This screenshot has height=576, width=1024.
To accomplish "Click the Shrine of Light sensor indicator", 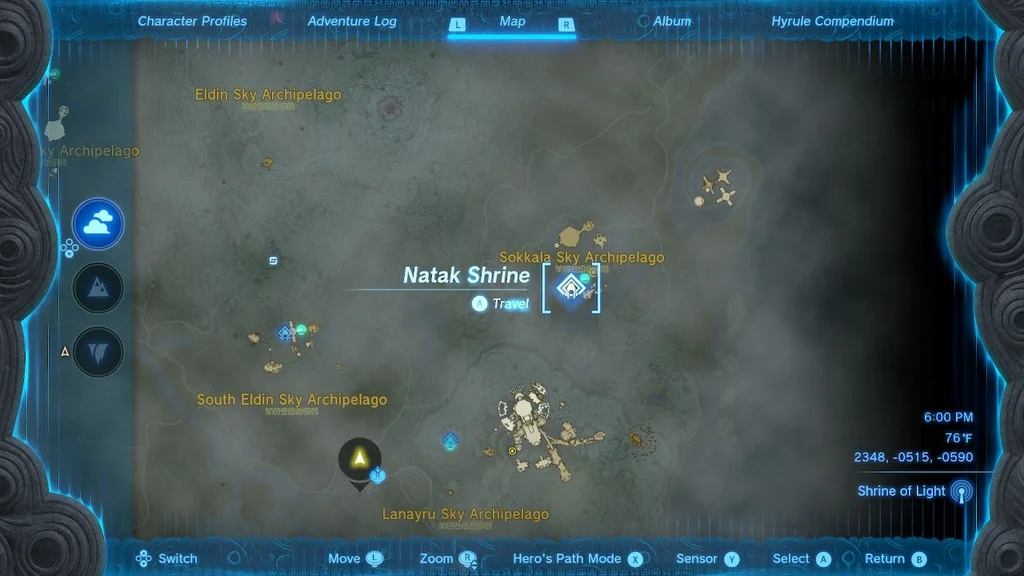I will point(961,491).
